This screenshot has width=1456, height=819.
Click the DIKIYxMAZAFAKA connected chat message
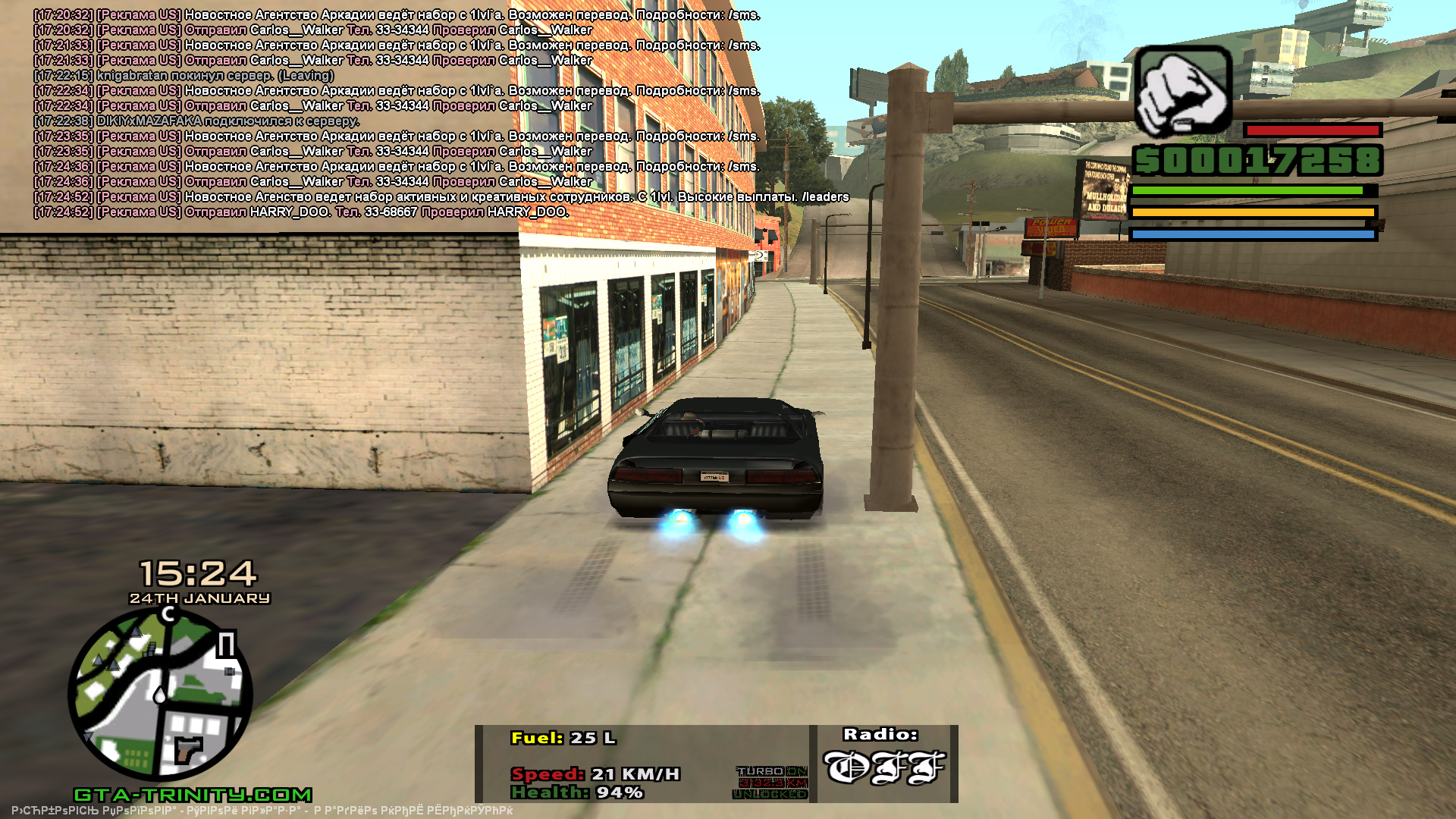tap(196, 121)
